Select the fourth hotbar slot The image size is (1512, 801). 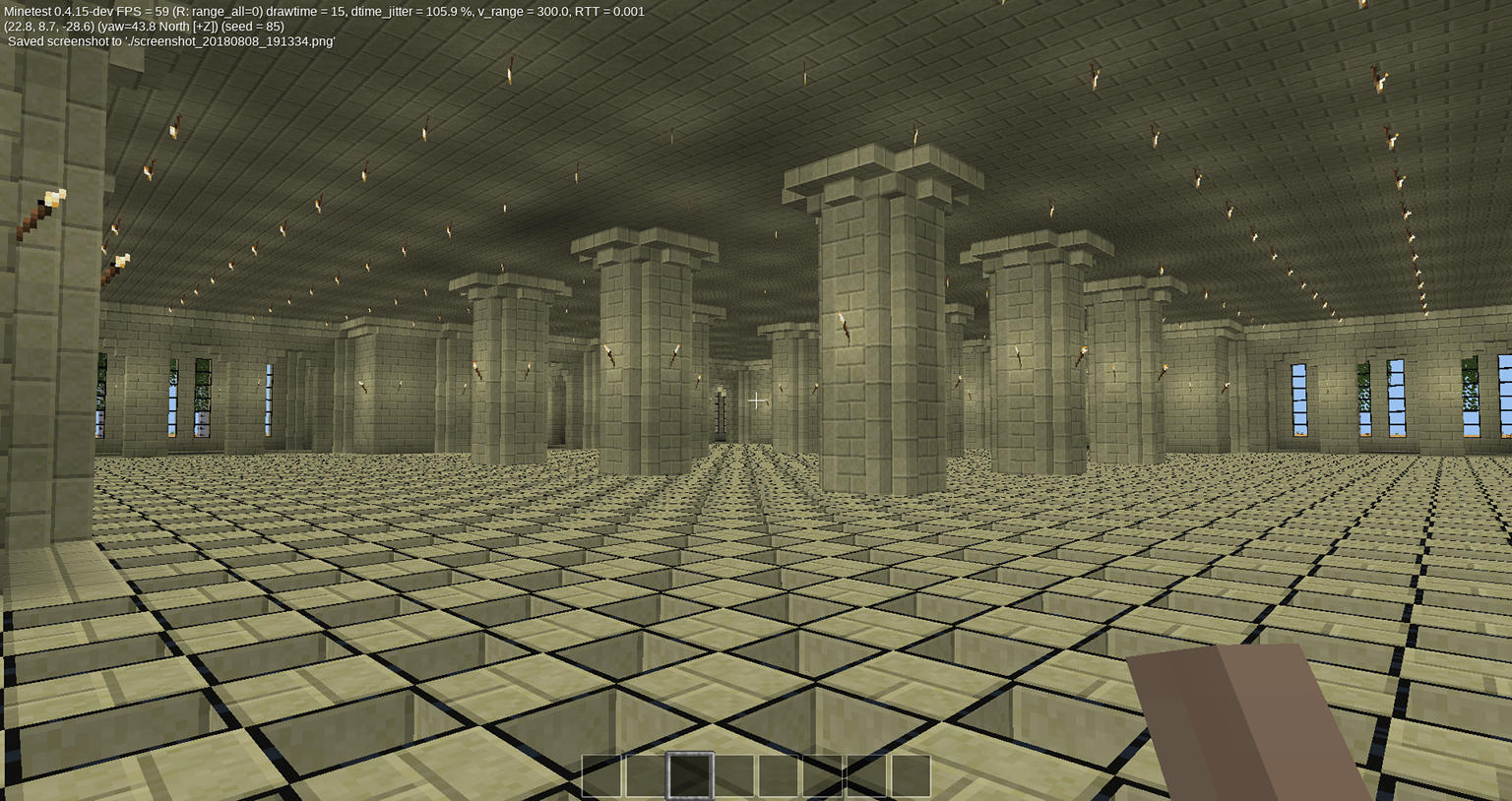click(x=733, y=775)
